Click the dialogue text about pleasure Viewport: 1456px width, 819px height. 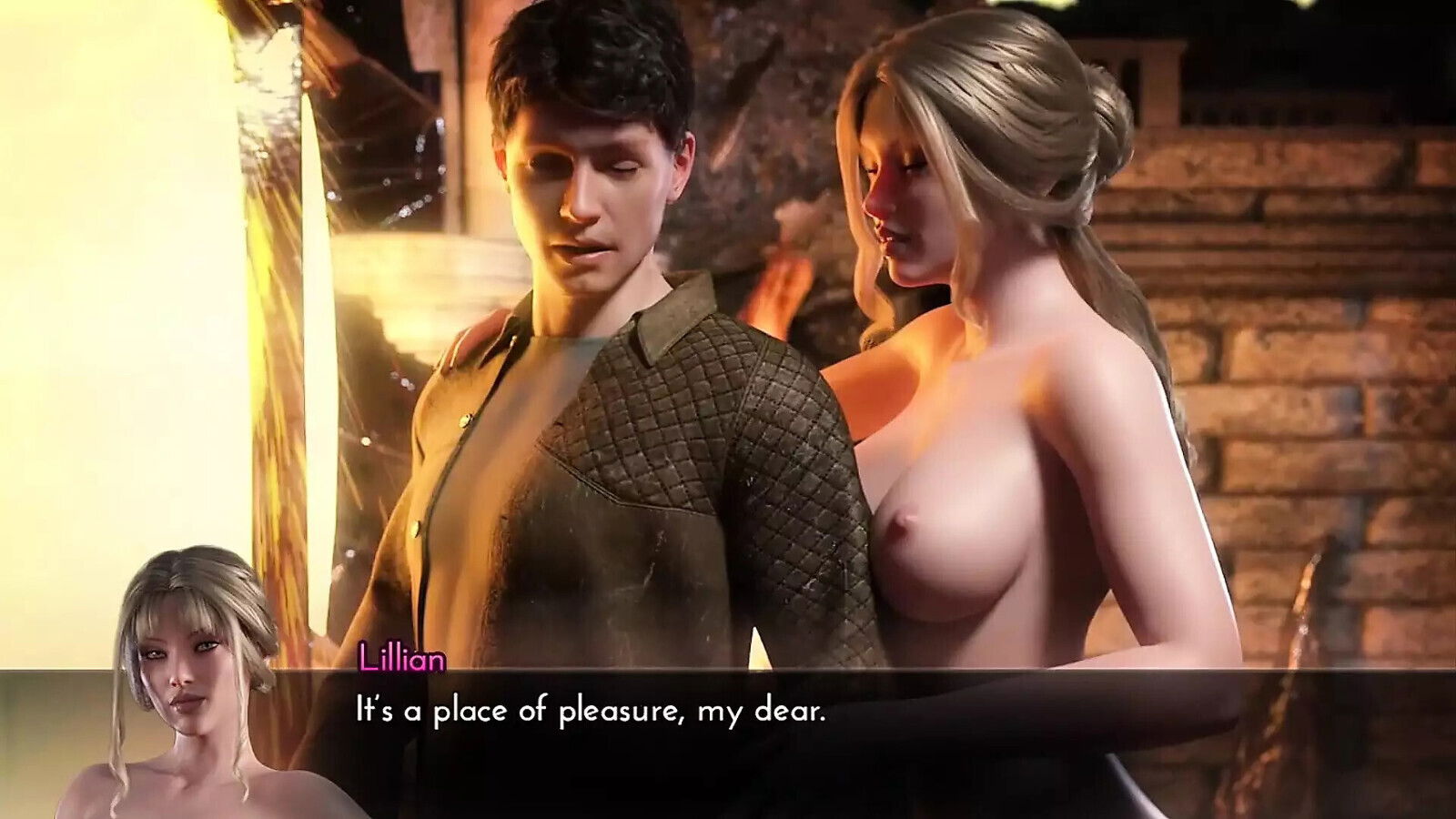590,714
